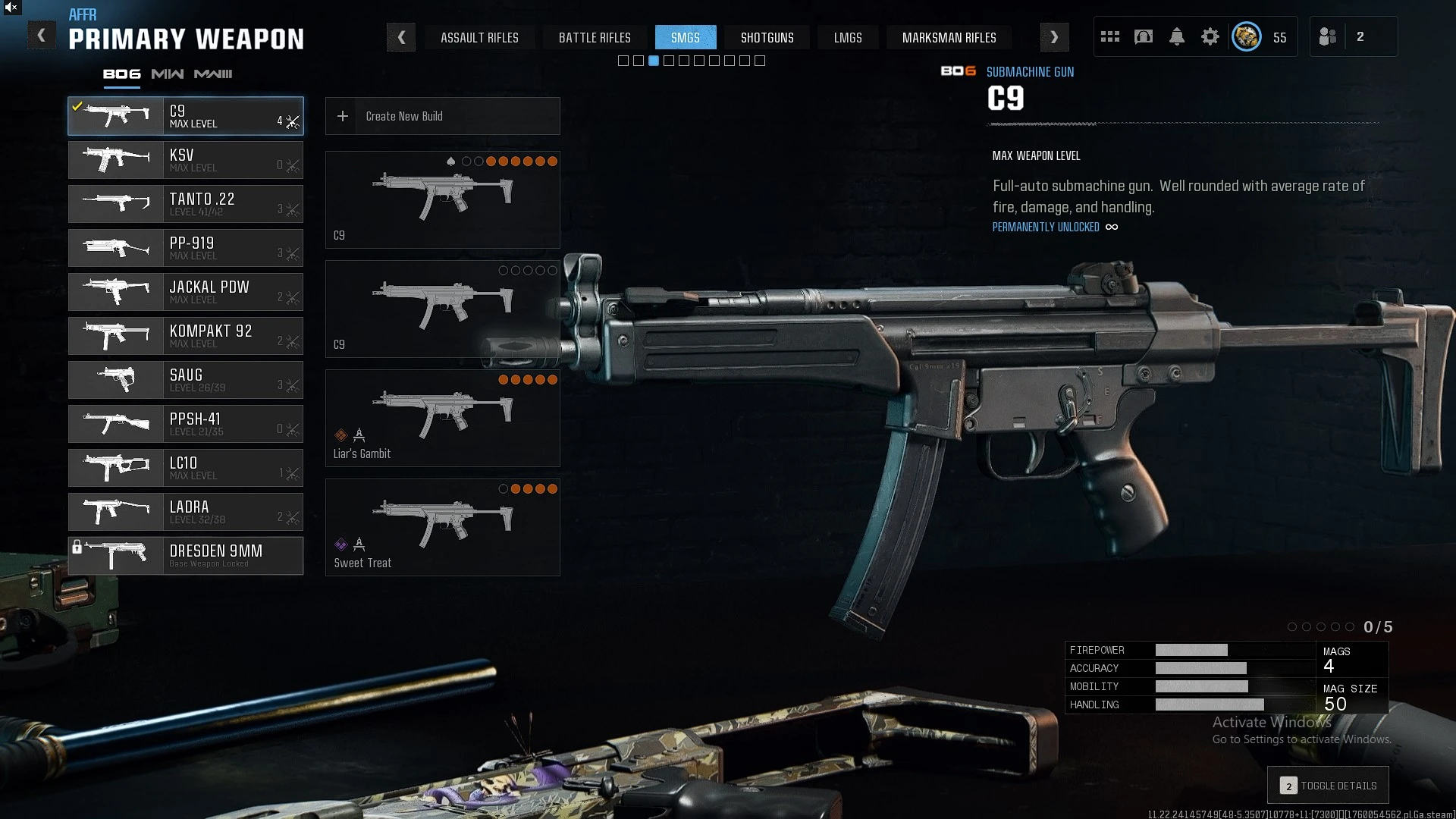Open the notifications bell

pyautogui.click(x=1177, y=37)
